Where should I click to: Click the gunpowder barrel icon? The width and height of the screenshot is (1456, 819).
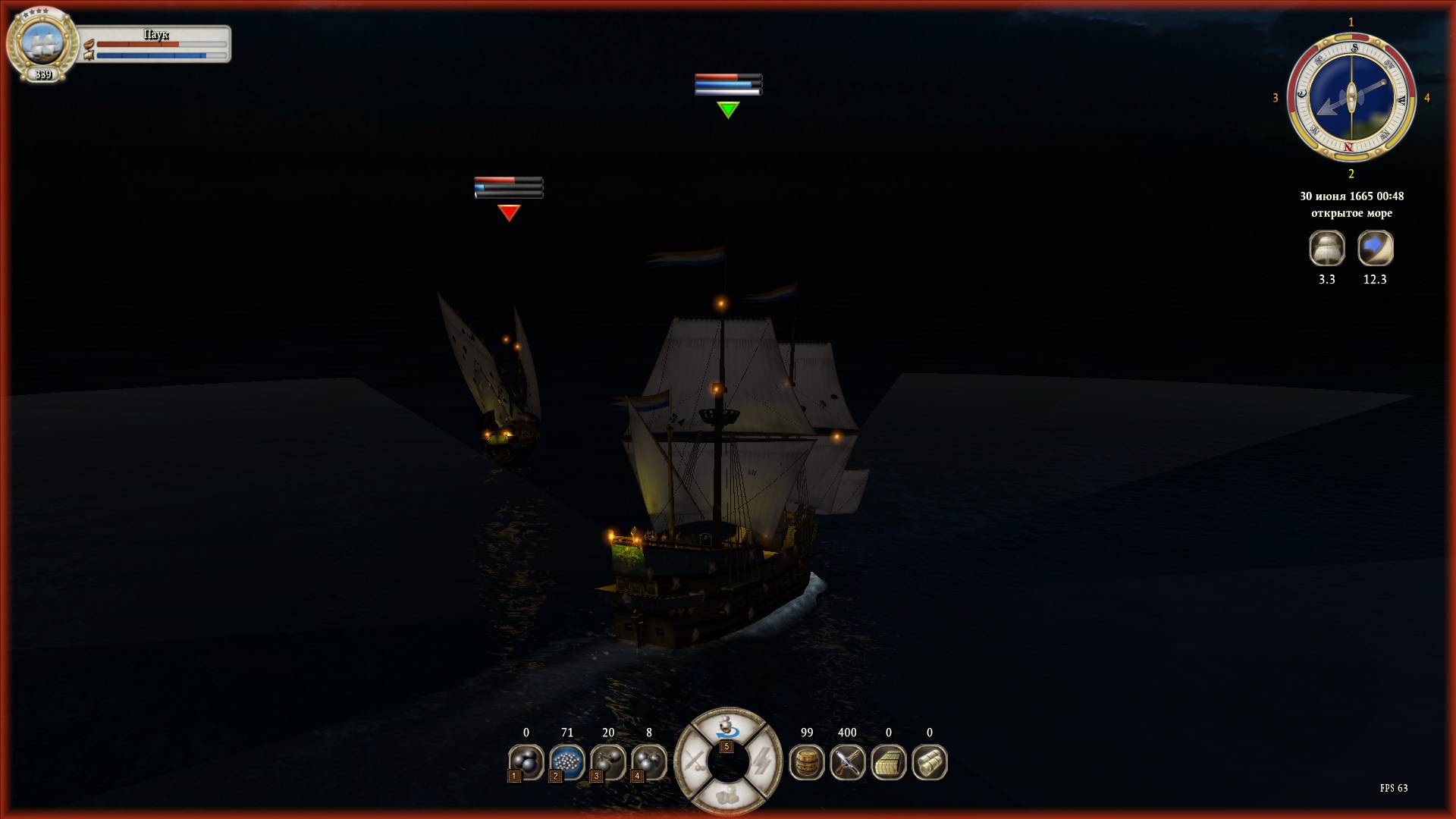pyautogui.click(x=806, y=761)
